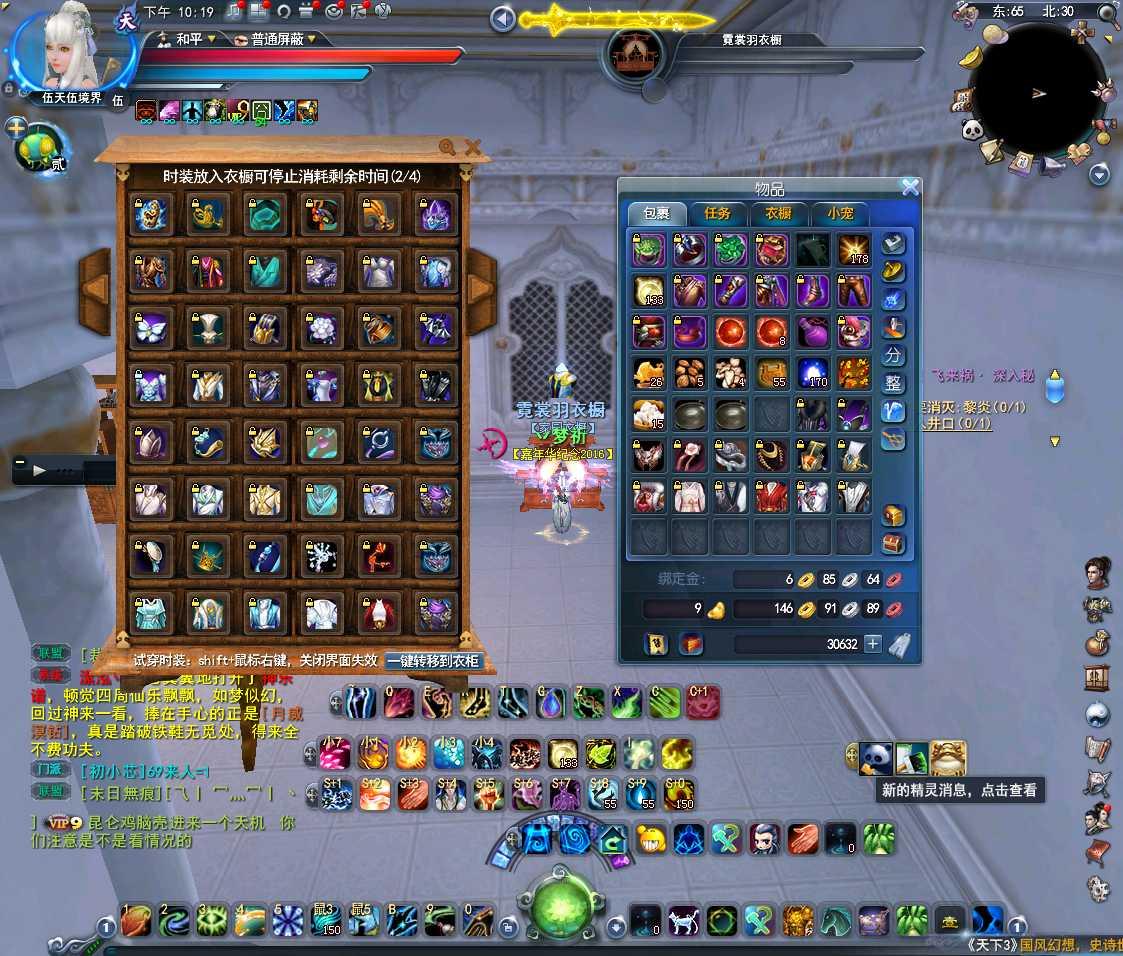Select the purple potion bottle item
Image resolution: width=1123 pixels, height=956 pixels.
(811, 331)
